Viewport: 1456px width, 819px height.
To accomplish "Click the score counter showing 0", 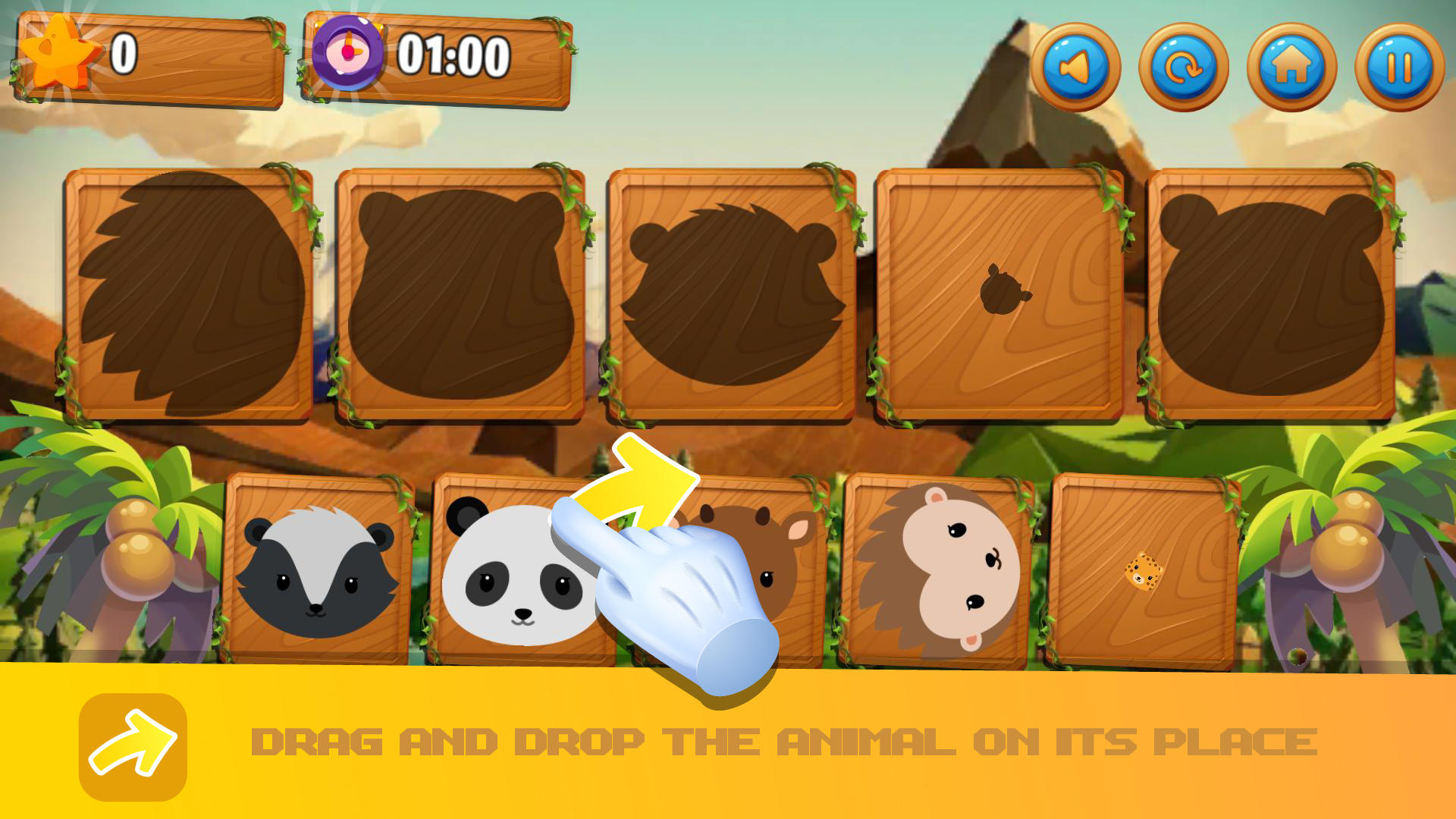I will click(x=125, y=53).
